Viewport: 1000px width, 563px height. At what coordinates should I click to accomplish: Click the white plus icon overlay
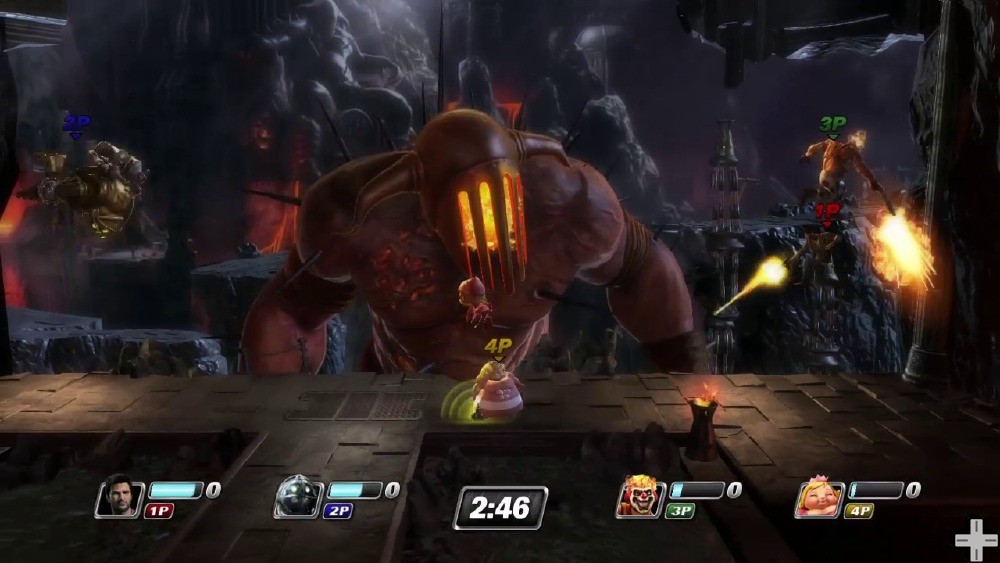point(975,541)
